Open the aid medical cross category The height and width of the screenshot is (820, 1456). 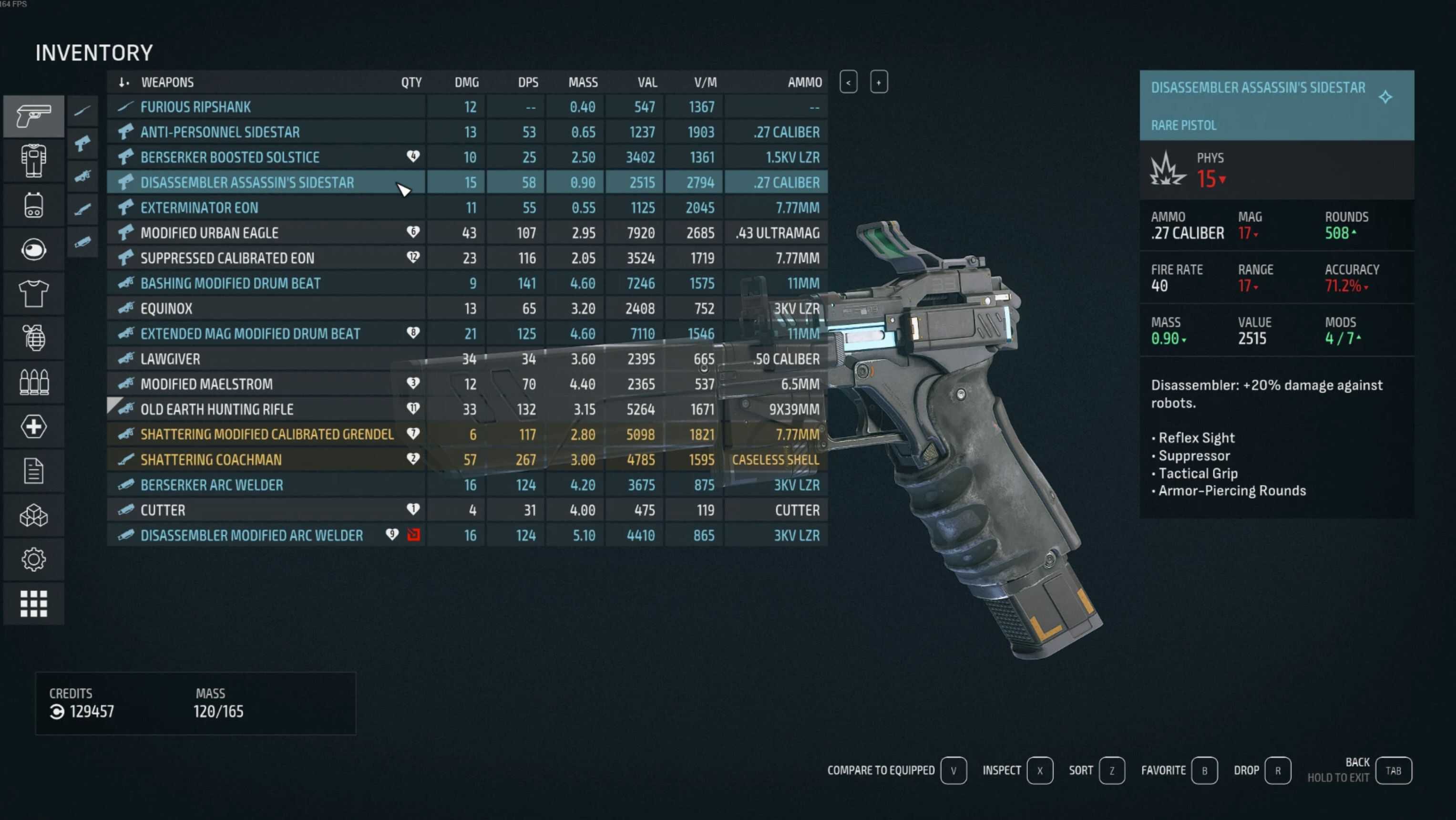click(33, 426)
